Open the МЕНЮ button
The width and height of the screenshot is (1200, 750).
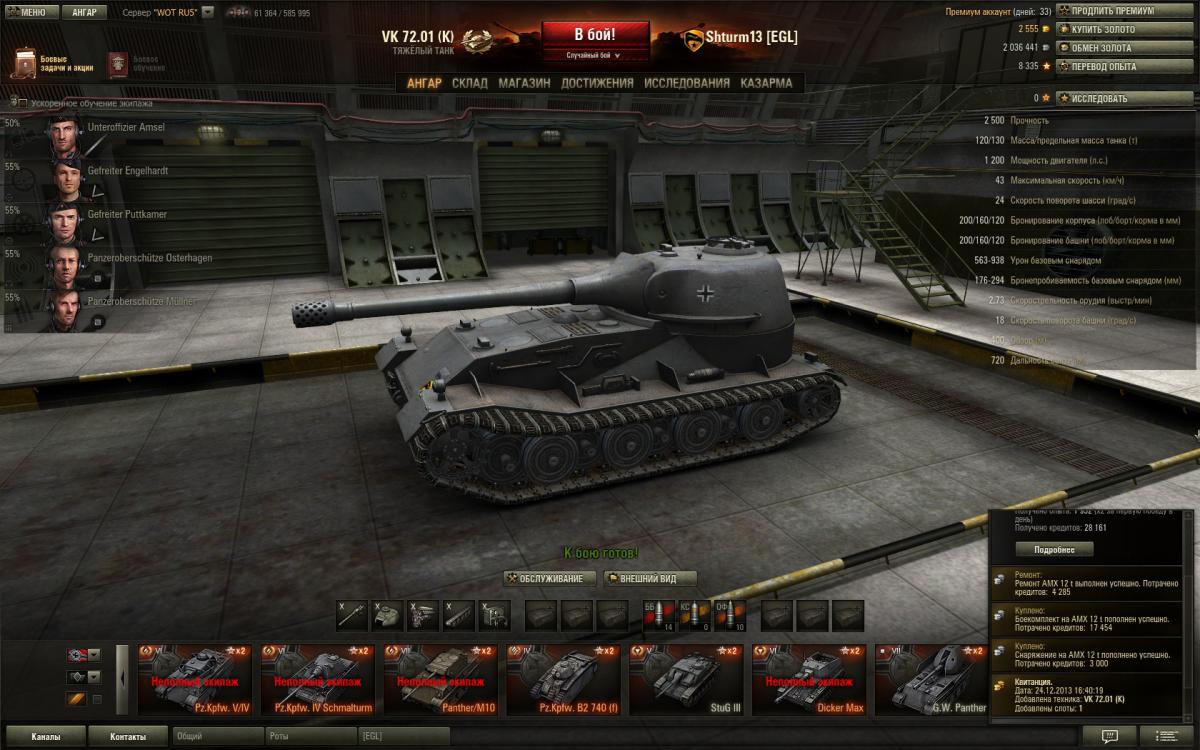click(30, 13)
